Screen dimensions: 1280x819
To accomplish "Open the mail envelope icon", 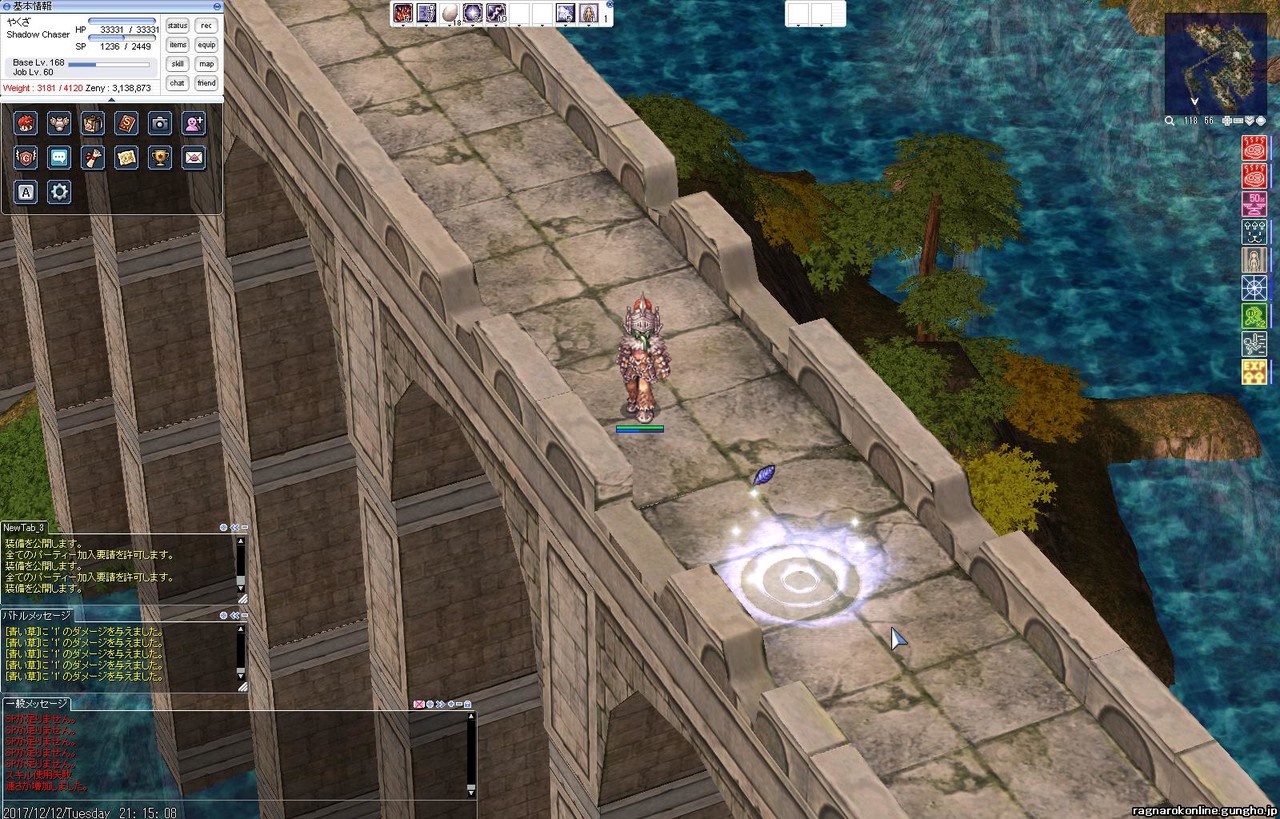I will (193, 157).
